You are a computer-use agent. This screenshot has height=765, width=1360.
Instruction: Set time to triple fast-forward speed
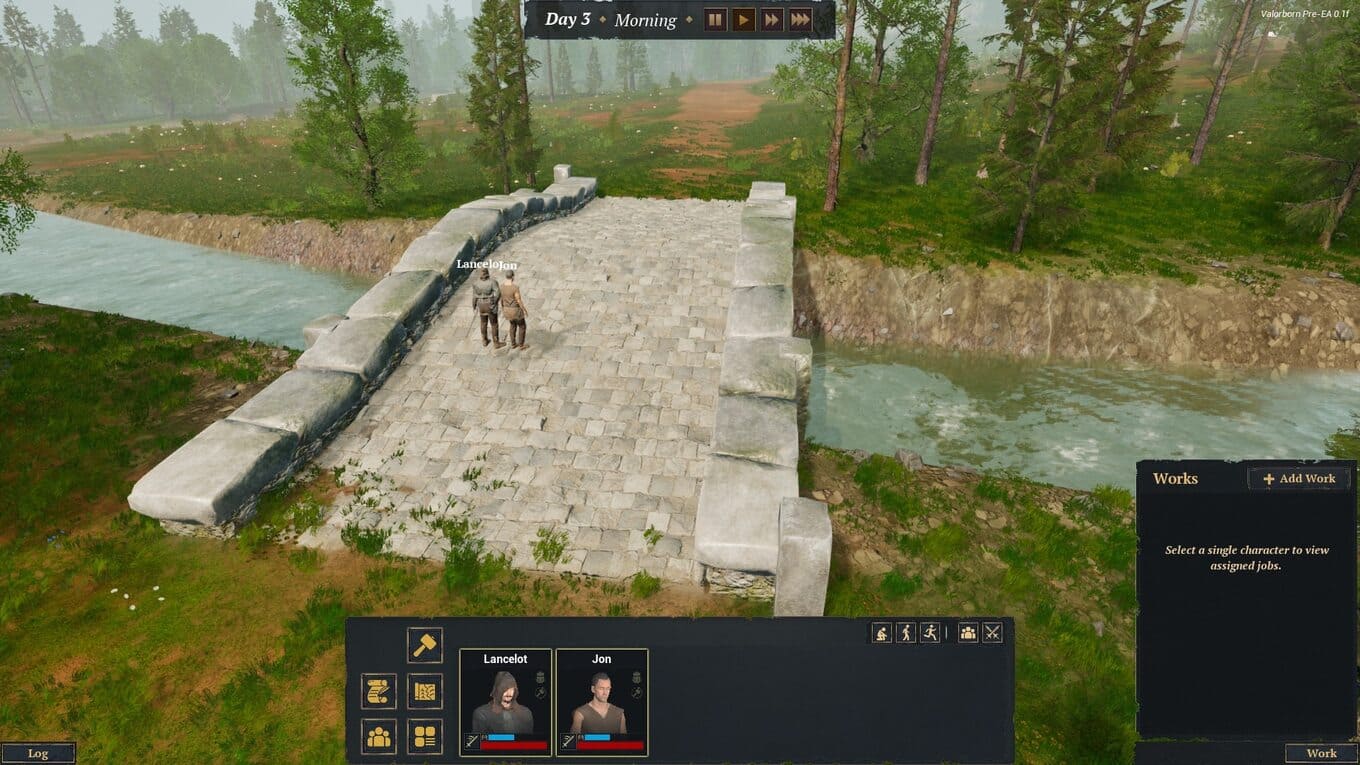[x=800, y=20]
